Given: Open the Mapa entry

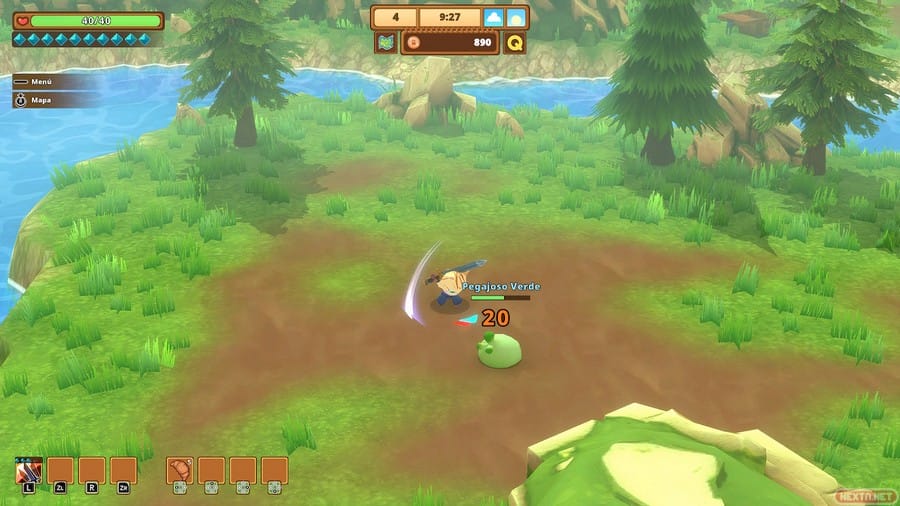Looking at the screenshot, I should tap(42, 100).
